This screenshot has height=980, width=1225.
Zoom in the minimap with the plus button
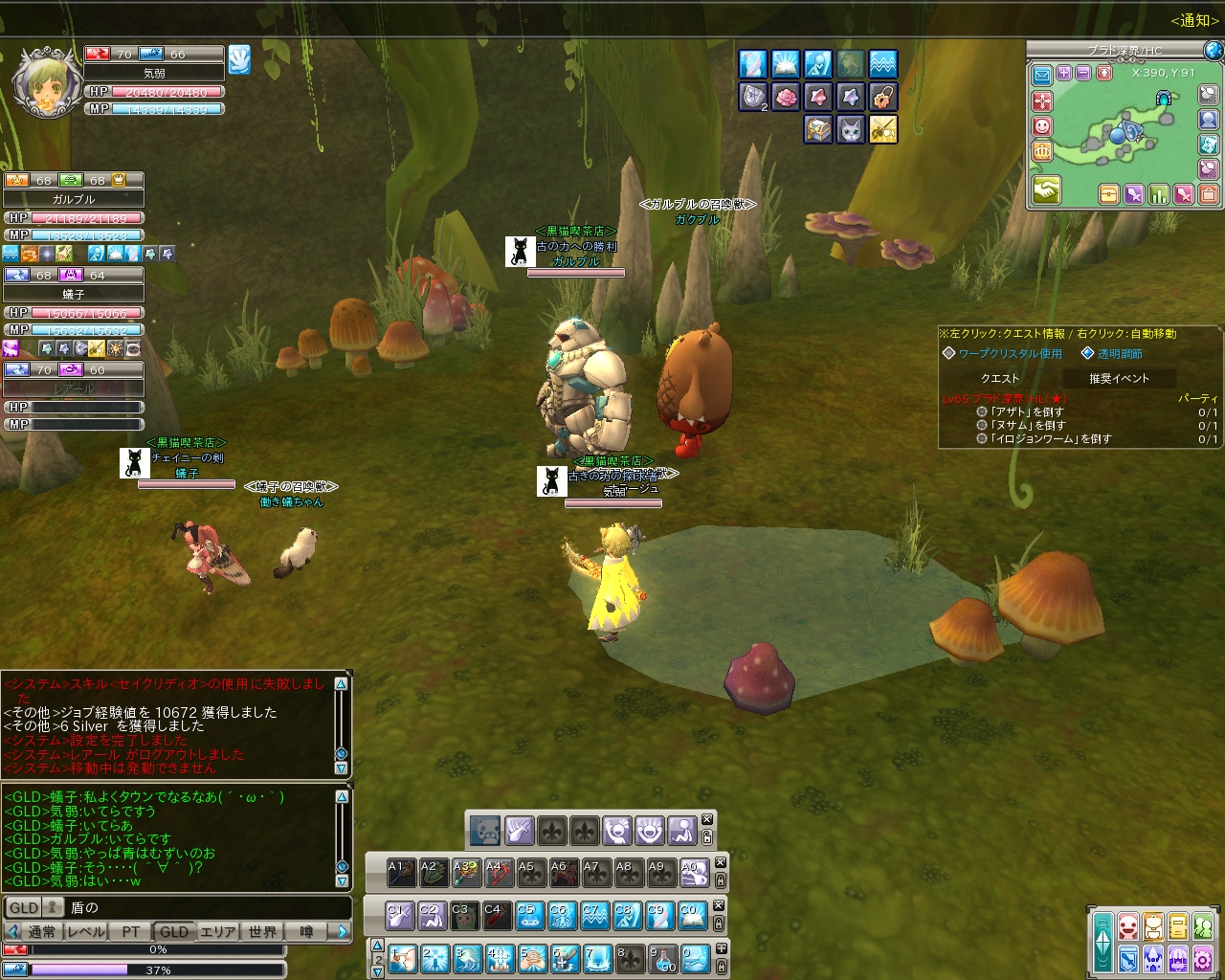(x=1064, y=74)
